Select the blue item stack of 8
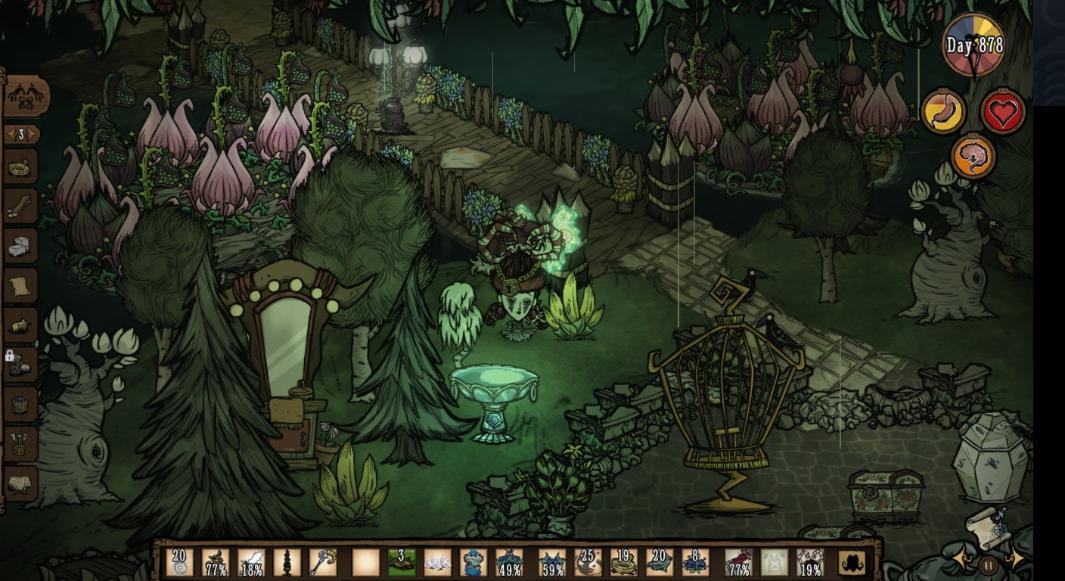 pyautogui.click(x=695, y=562)
